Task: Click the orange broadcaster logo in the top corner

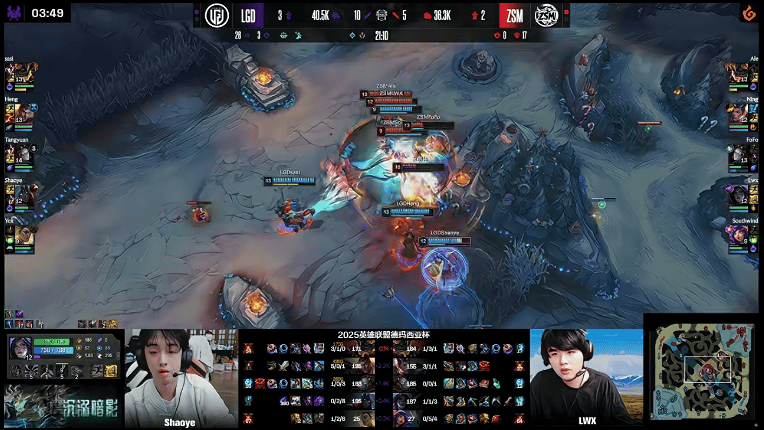Action: pos(745,13)
